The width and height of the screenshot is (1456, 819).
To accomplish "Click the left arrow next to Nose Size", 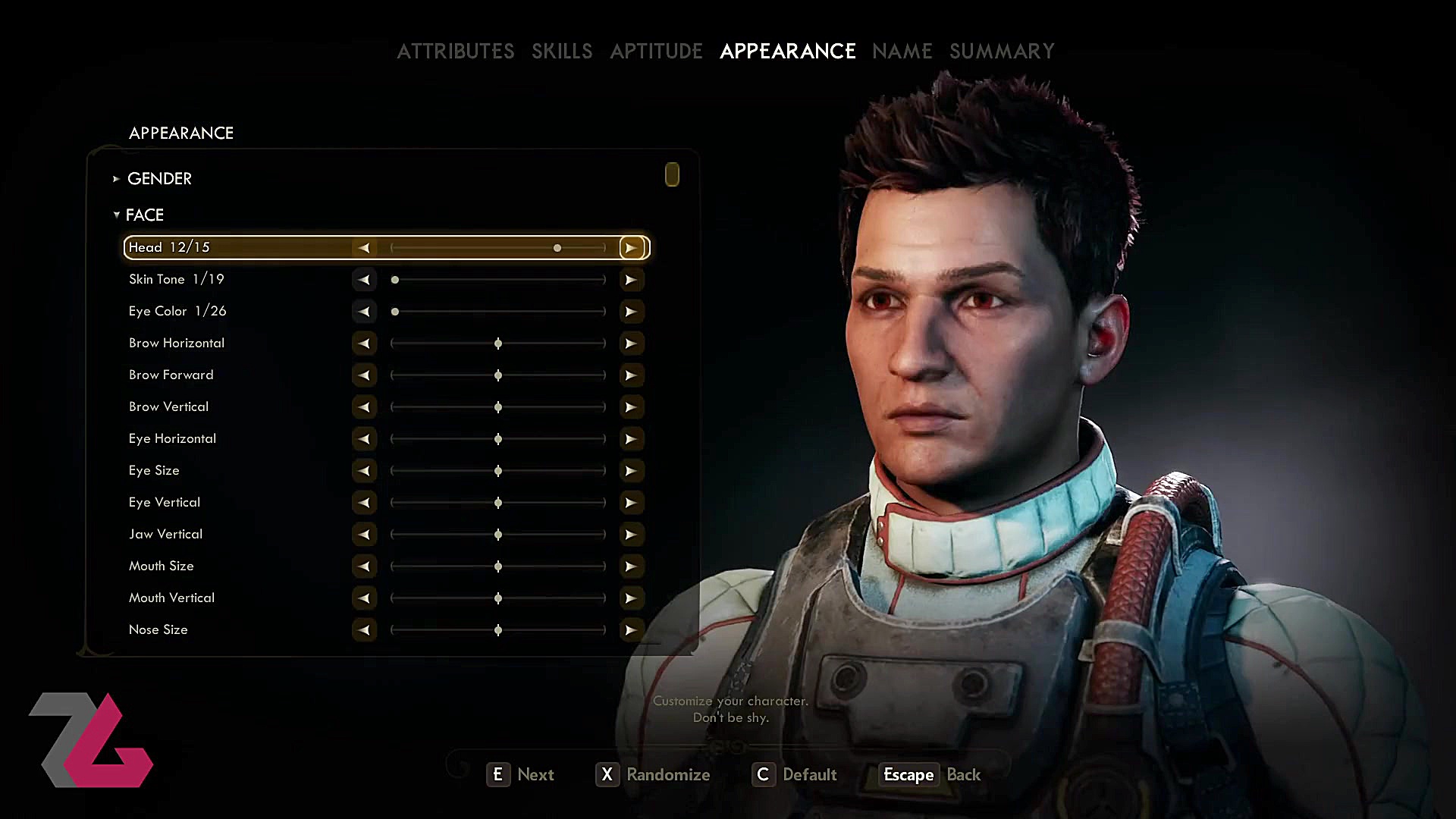I will [364, 629].
